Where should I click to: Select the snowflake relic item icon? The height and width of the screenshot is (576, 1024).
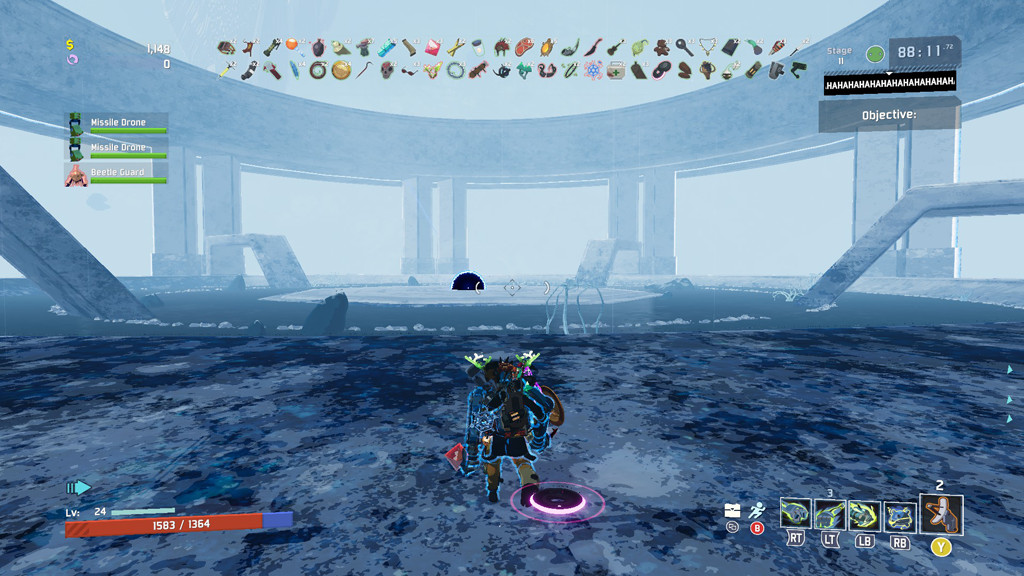[594, 70]
